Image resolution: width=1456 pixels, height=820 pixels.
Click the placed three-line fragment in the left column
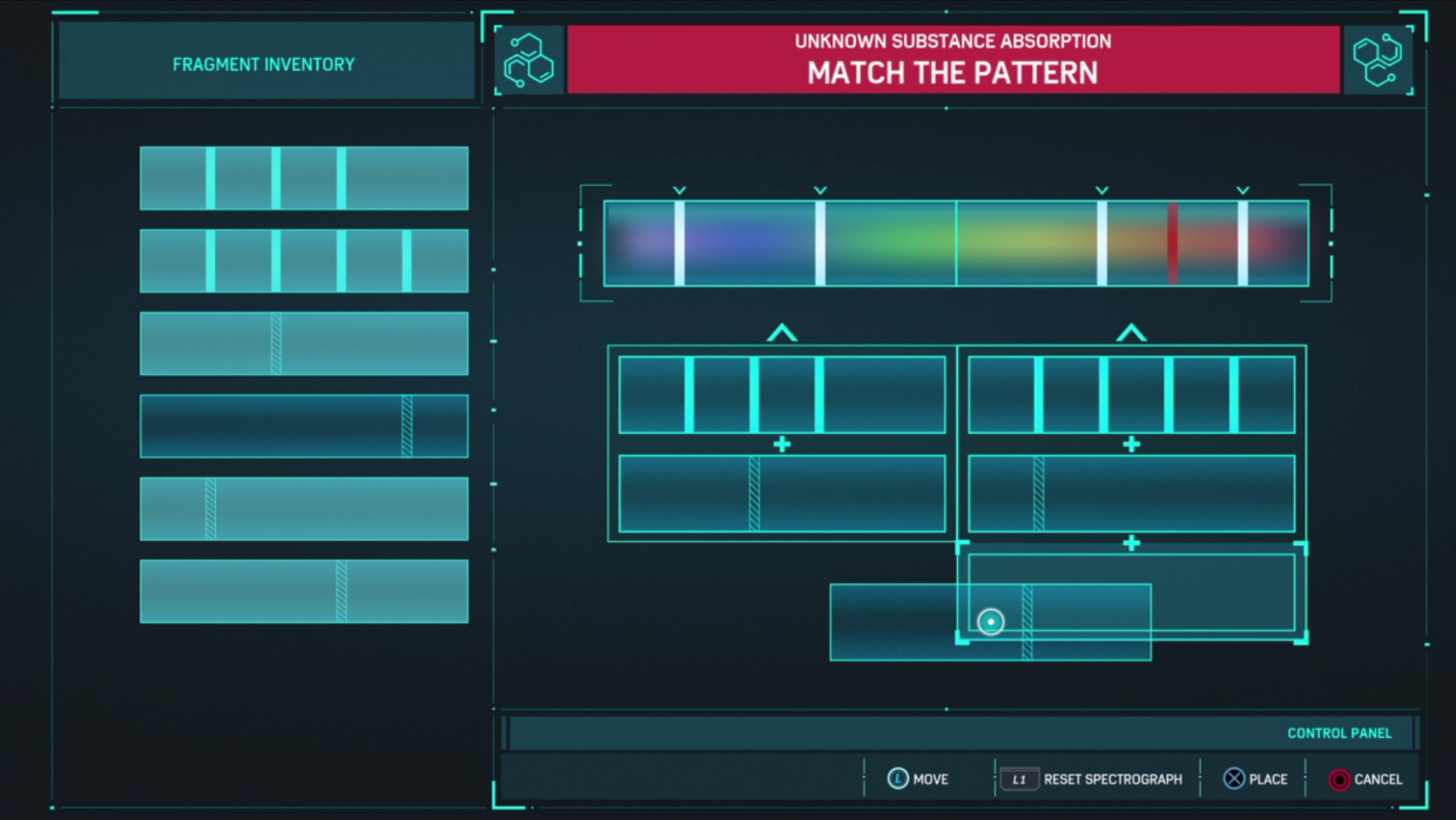[x=781, y=395]
